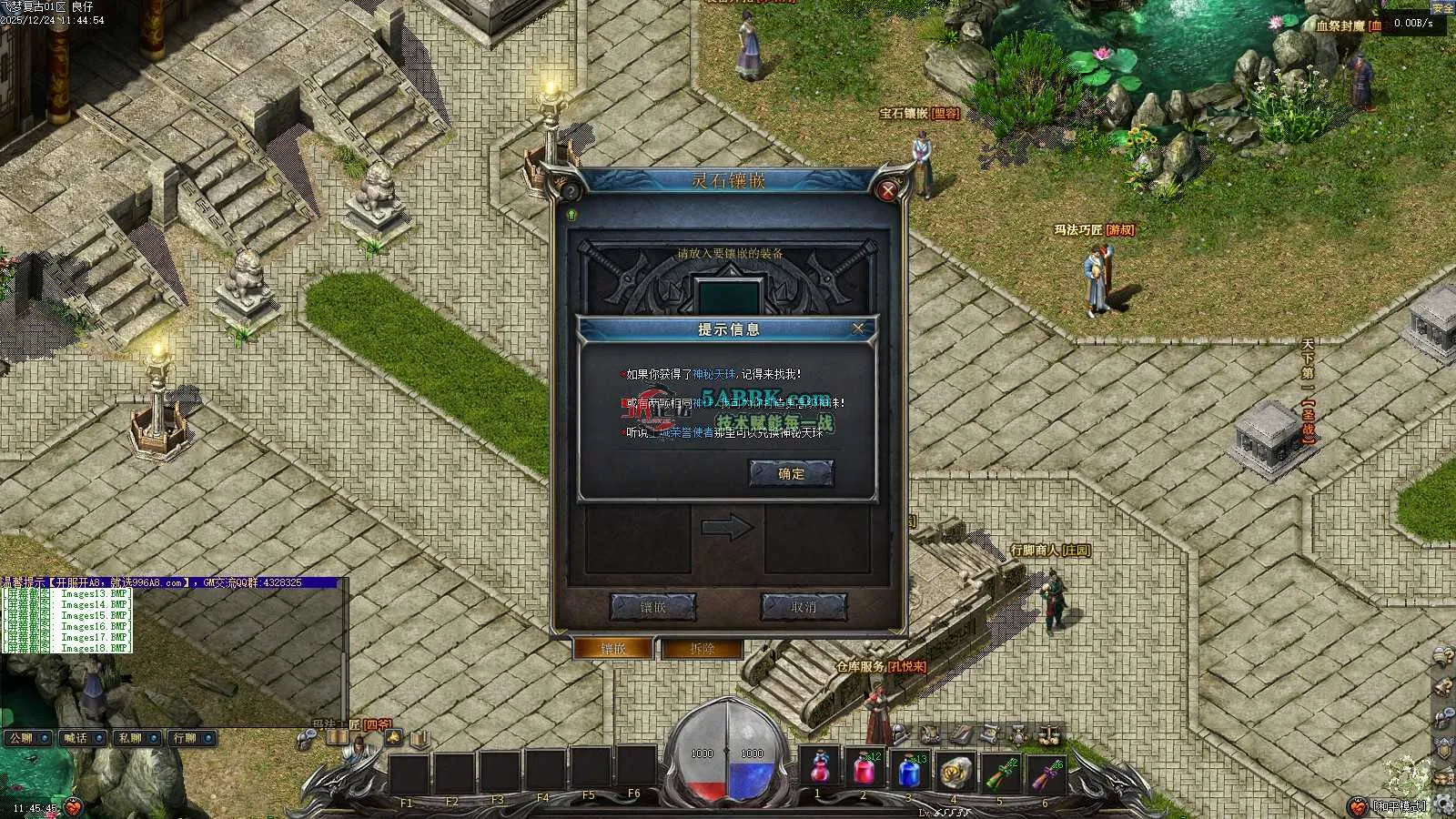The height and width of the screenshot is (819, 1456).
Task: Switch to the 拆除 tab
Action: click(703, 649)
